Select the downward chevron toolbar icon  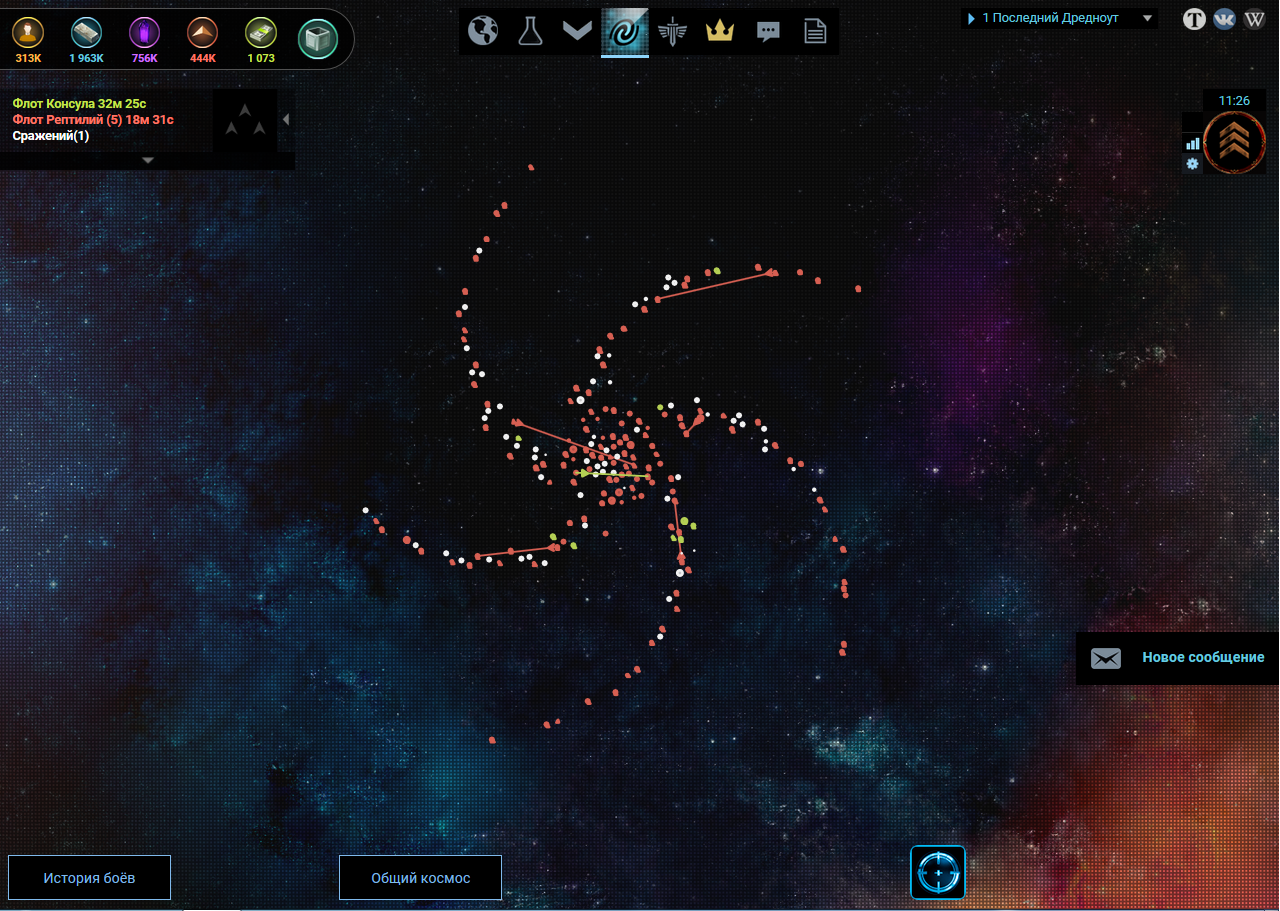click(x=577, y=32)
